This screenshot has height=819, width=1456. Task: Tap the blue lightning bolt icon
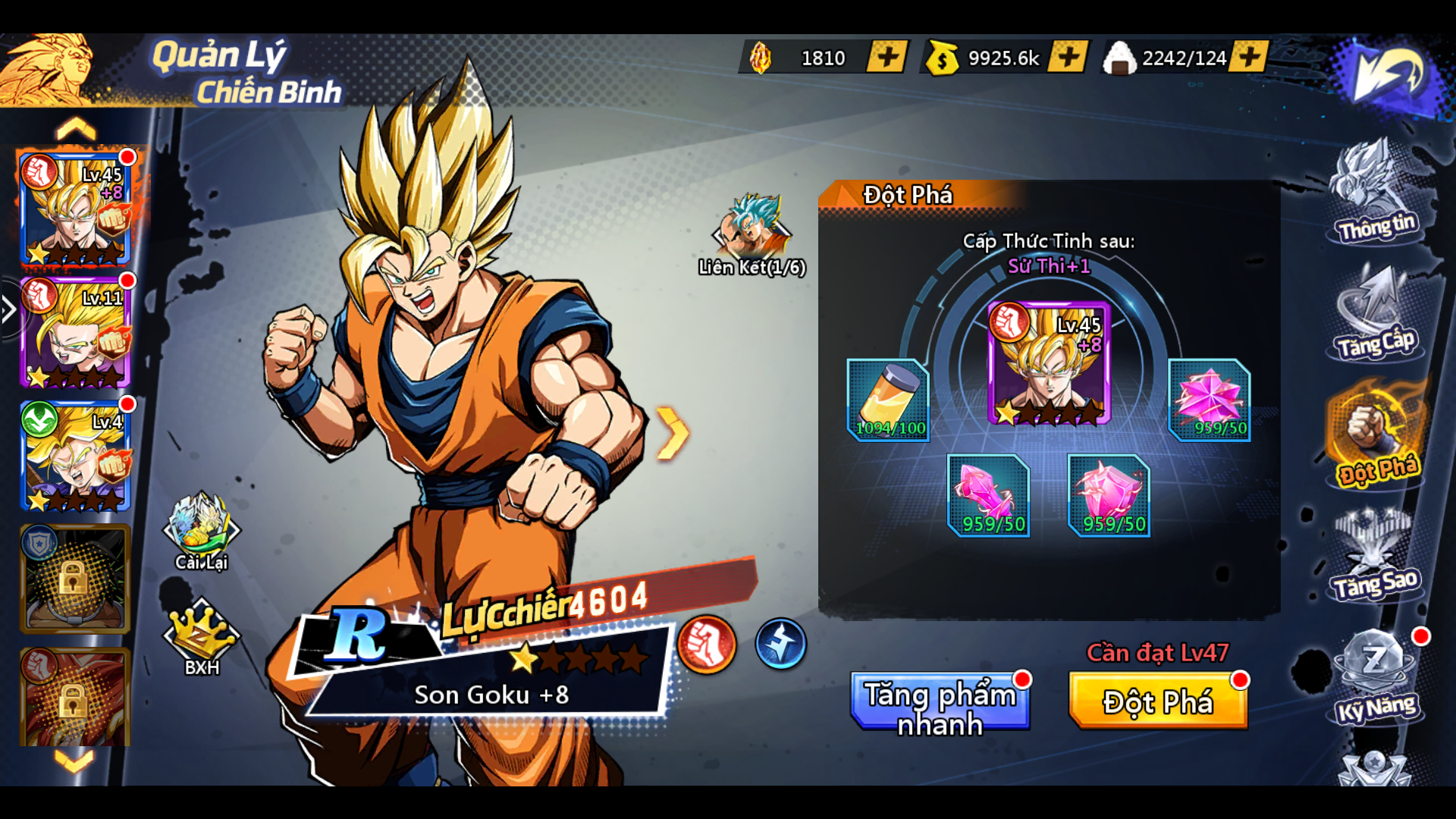780,645
